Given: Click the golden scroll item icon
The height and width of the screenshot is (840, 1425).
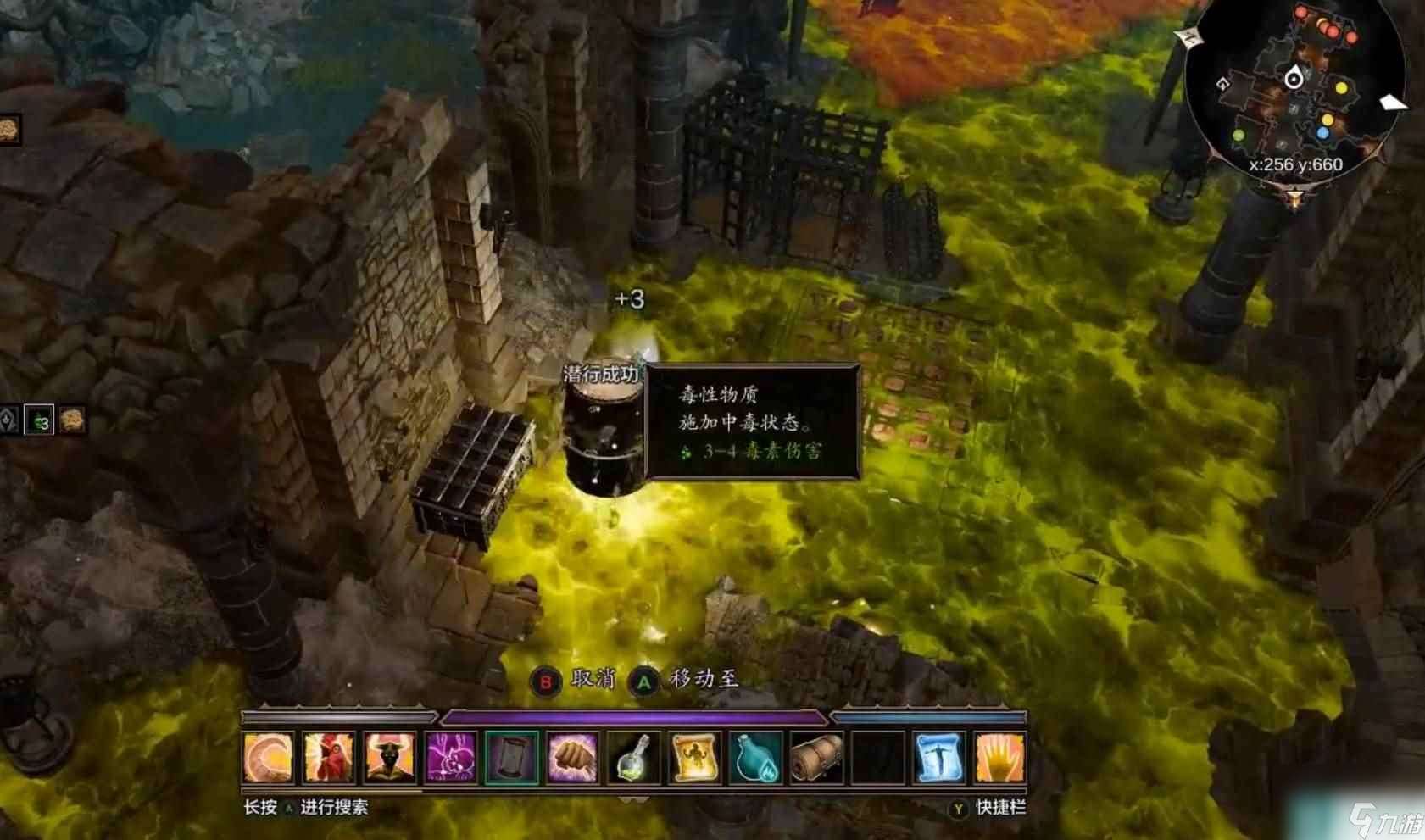Looking at the screenshot, I should tap(693, 757).
